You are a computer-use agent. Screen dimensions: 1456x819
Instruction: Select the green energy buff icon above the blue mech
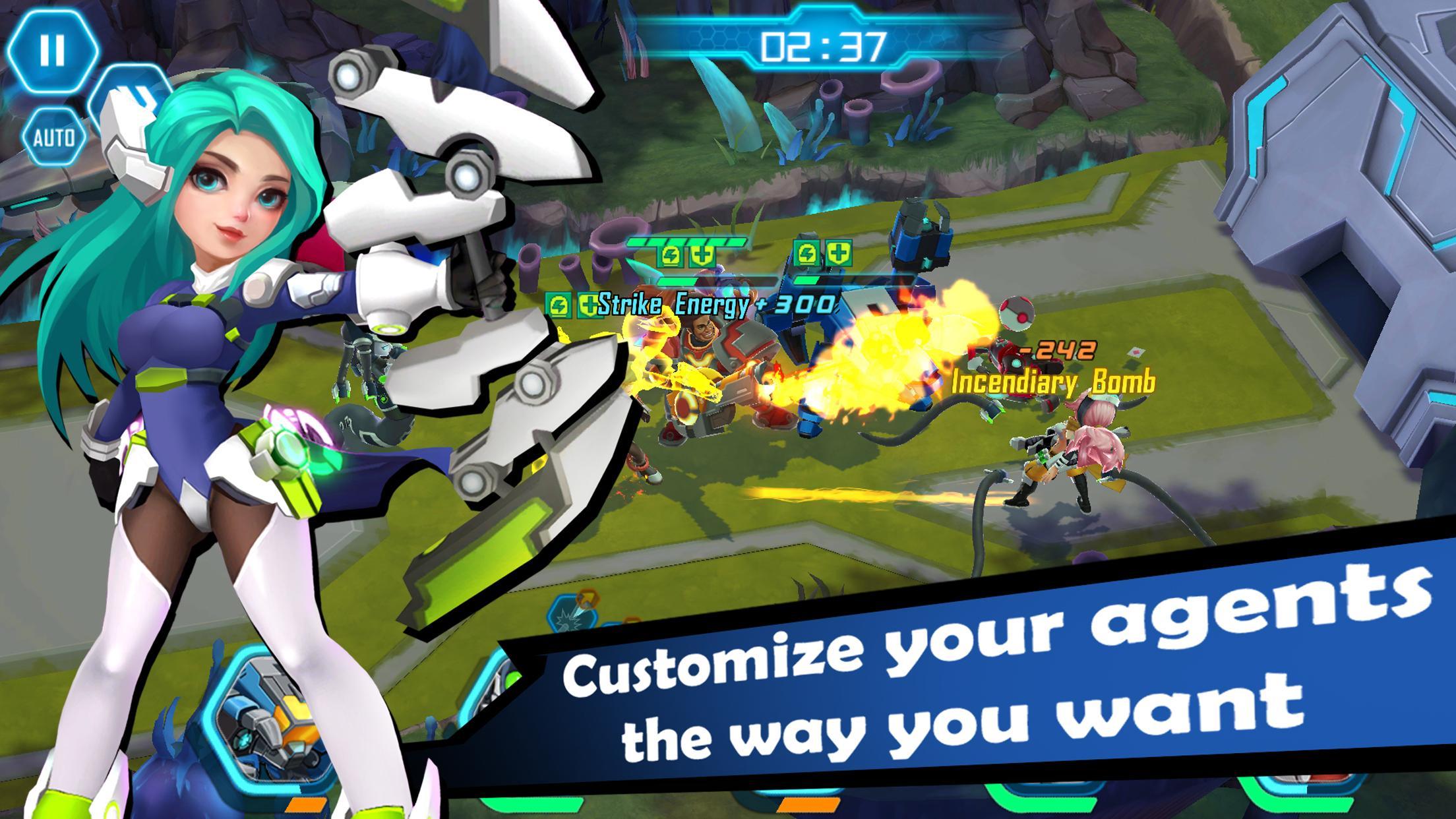pos(807,254)
